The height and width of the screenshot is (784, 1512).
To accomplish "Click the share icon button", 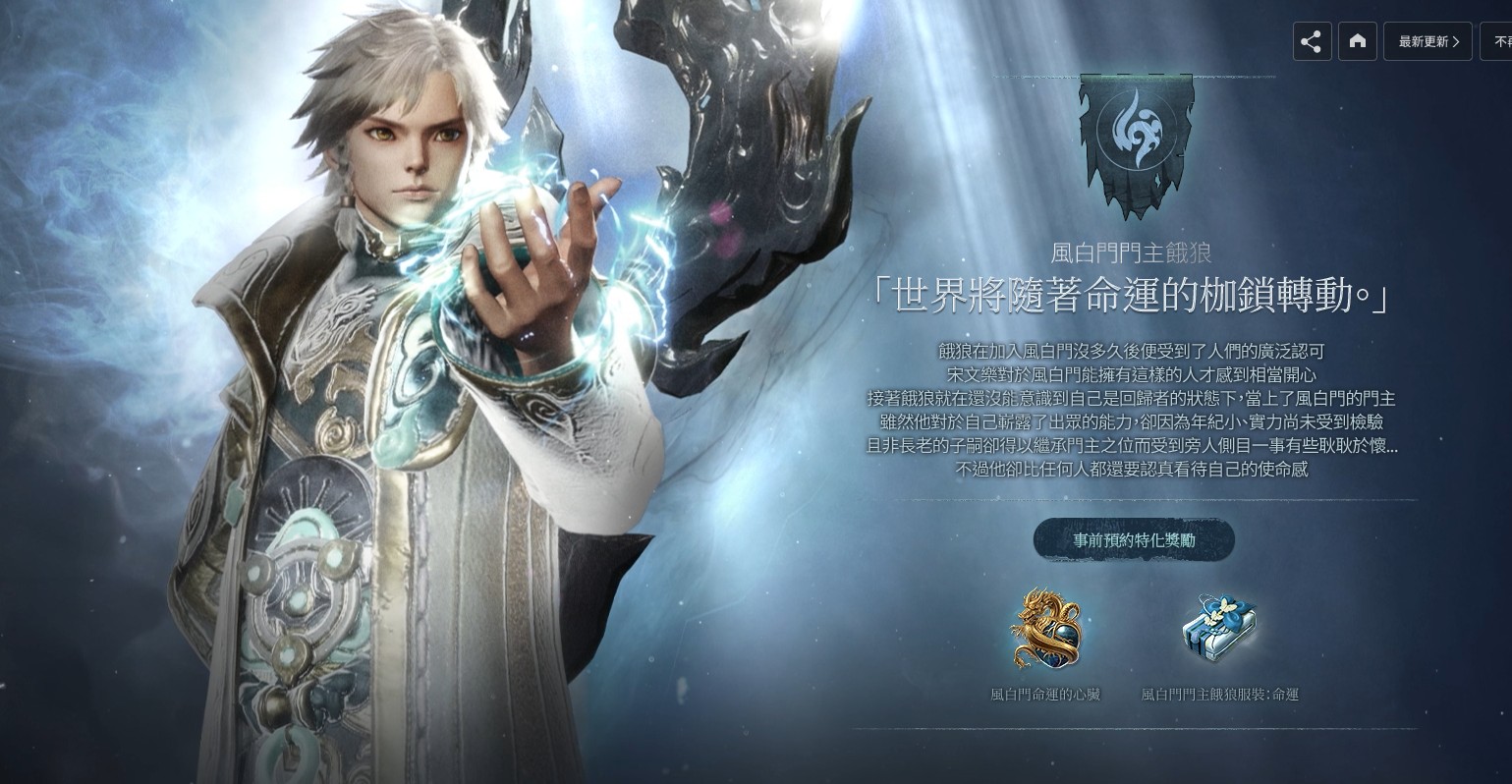I will pos(1312,41).
